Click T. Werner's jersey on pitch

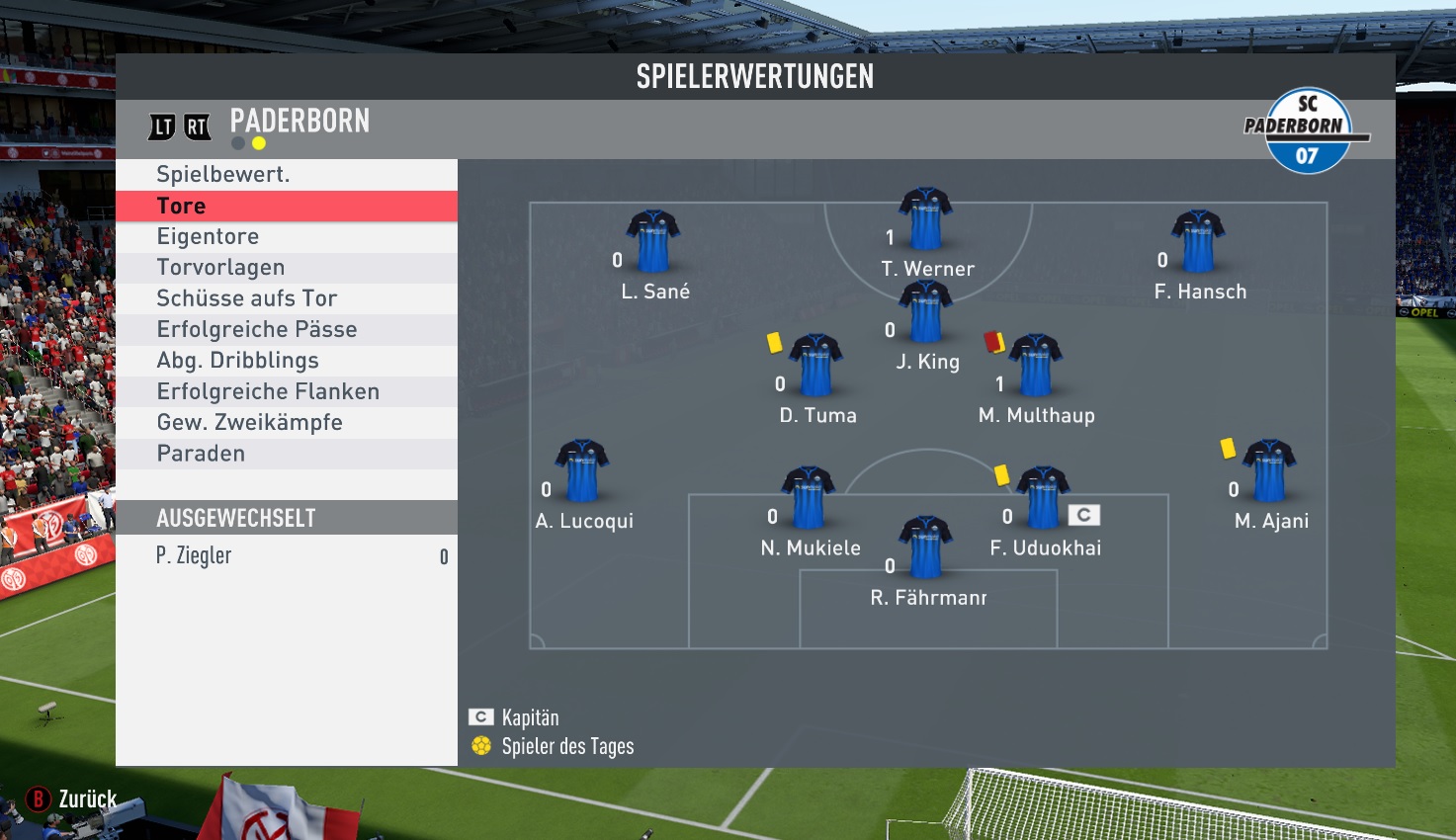pyautogui.click(x=925, y=218)
